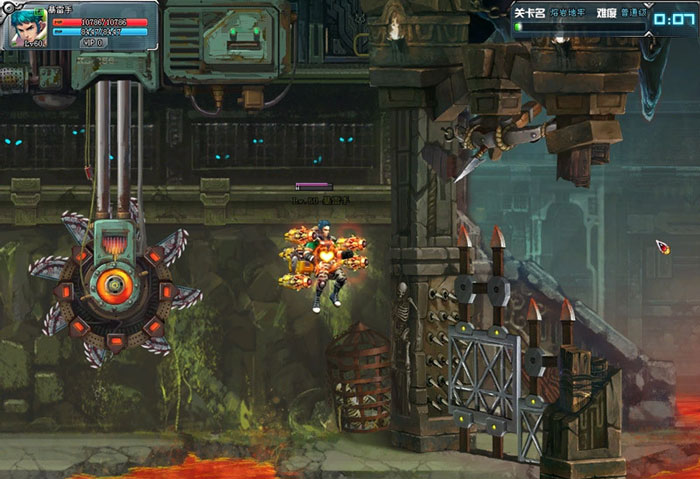
Task: Open the VIP 0 badge
Action: pos(93,43)
